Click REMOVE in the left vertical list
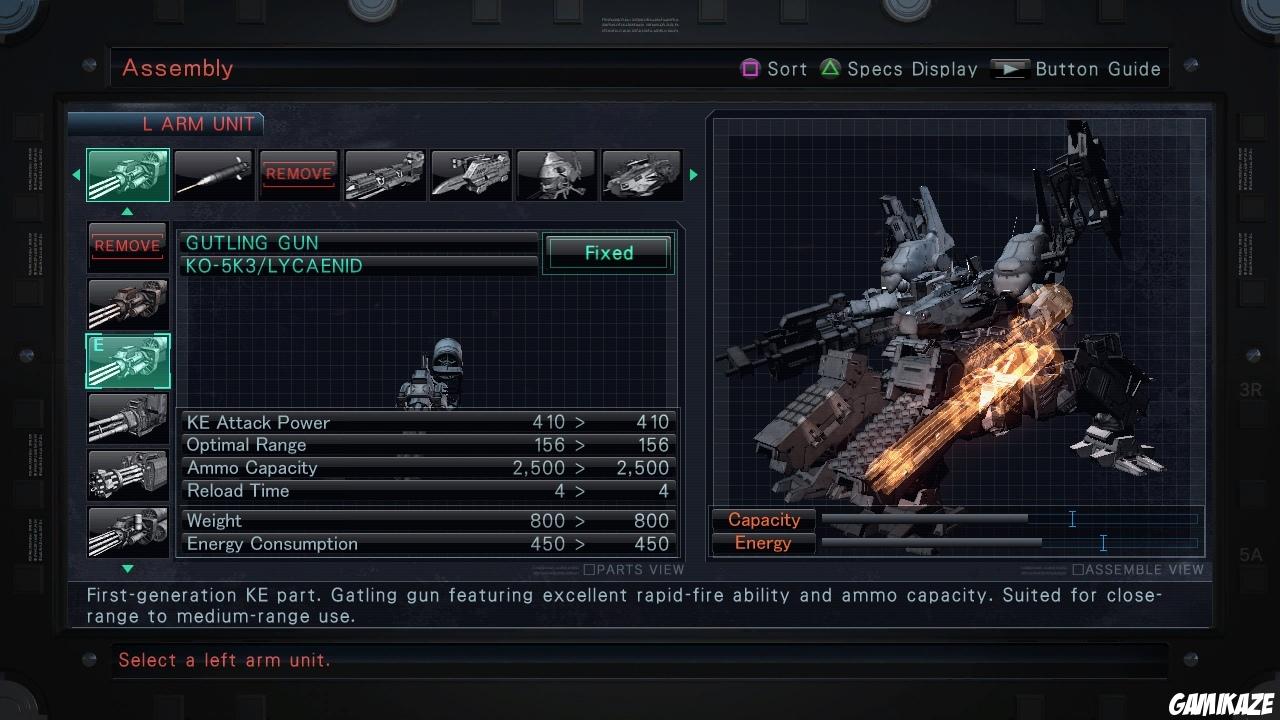Screen dimensions: 1280x720 coord(127,245)
